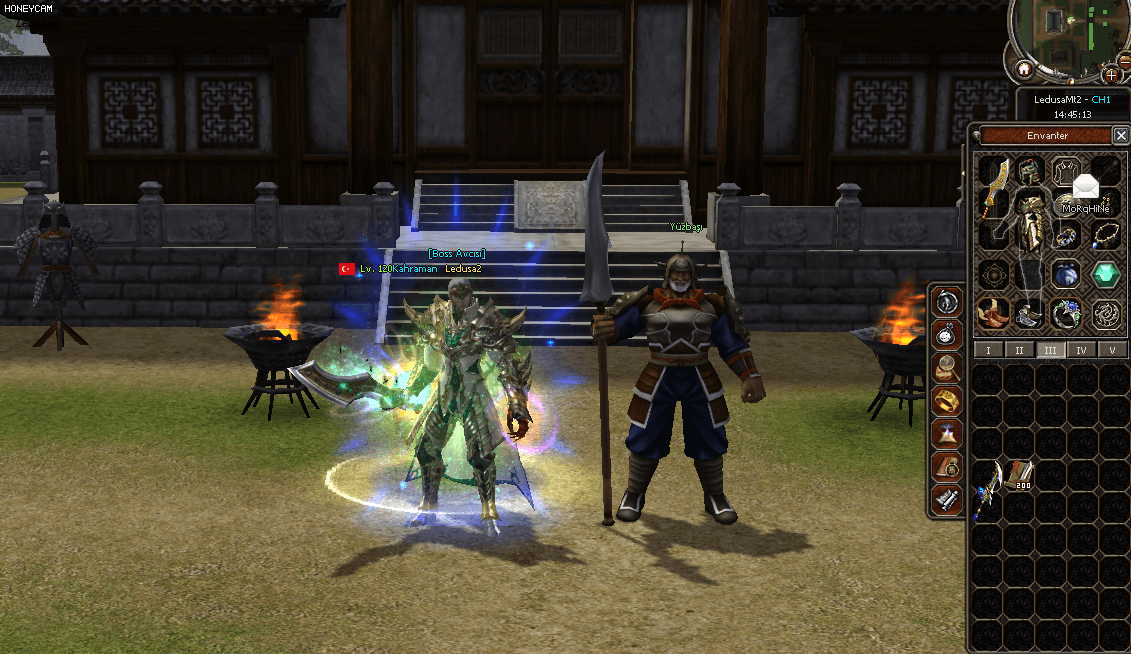1131x654 pixels.
Task: Open the envelope mail notification
Action: point(1085,187)
